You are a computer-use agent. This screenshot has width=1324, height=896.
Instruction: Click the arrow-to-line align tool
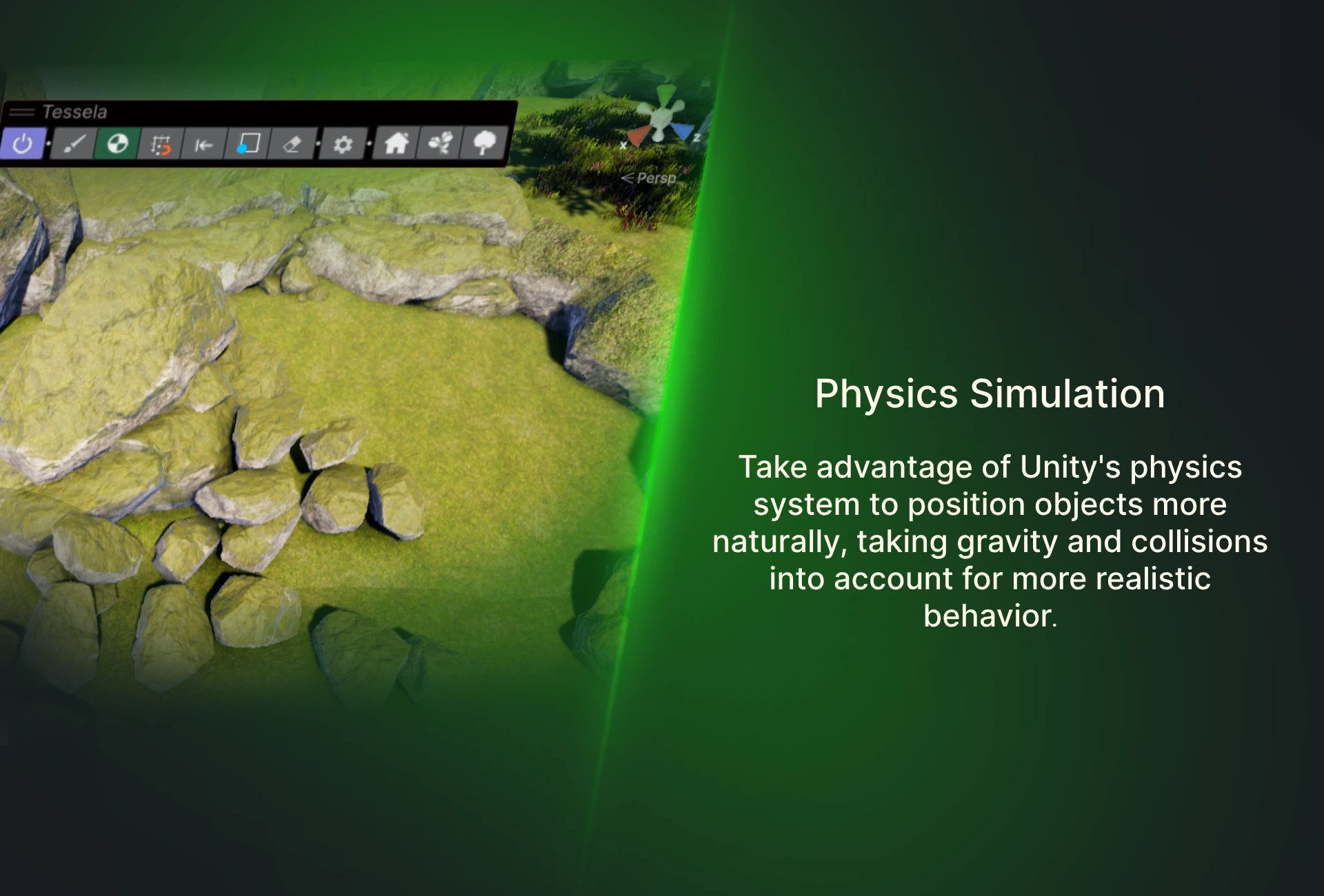(203, 145)
